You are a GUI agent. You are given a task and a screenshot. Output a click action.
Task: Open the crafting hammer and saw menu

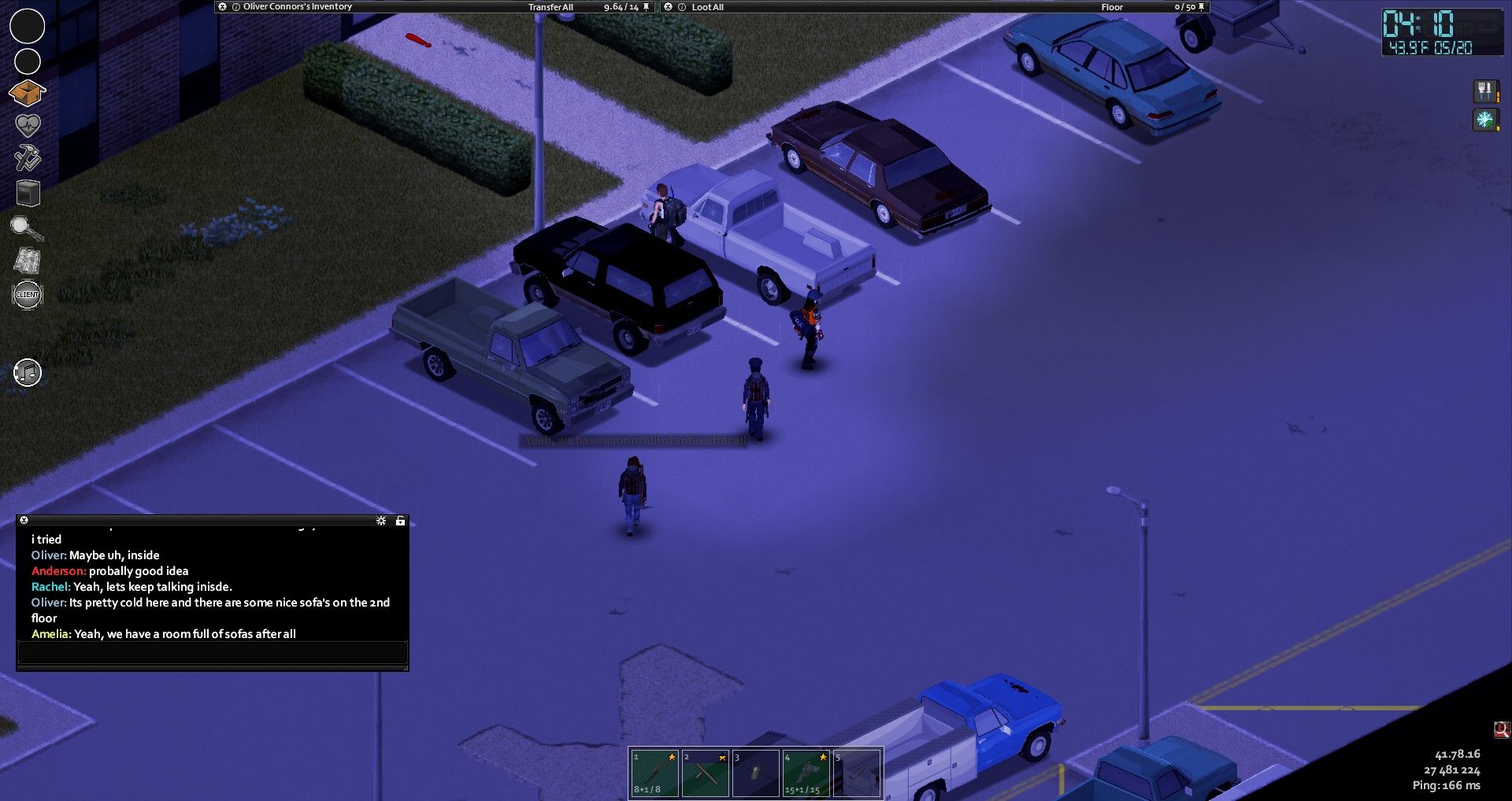28,158
